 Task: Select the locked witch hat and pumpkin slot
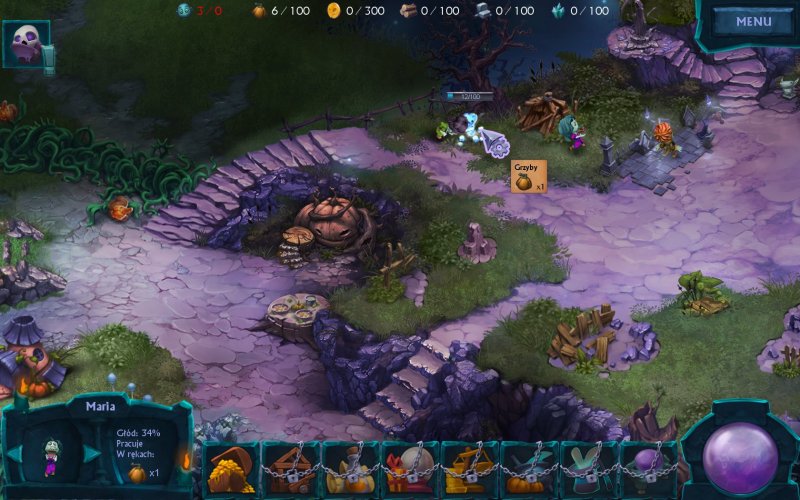(x=529, y=470)
